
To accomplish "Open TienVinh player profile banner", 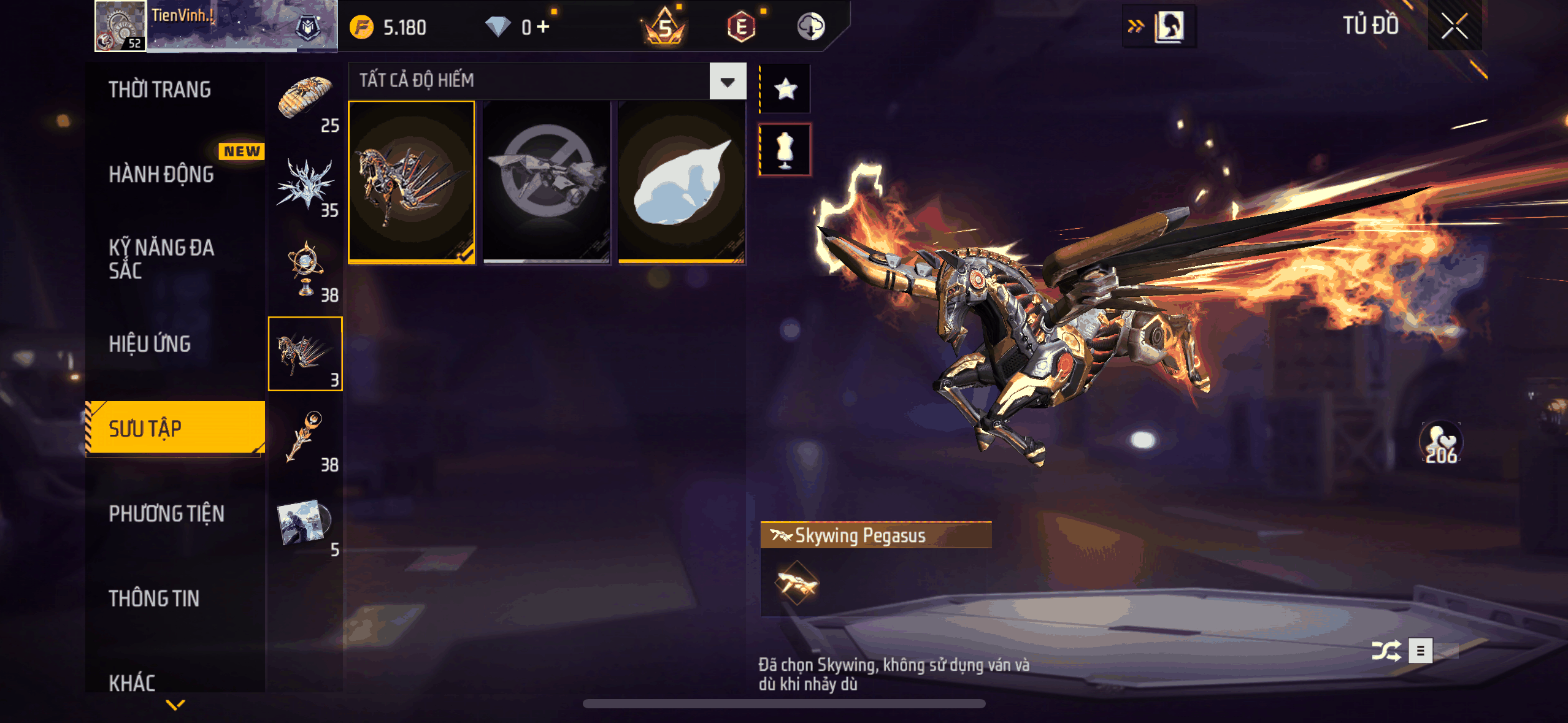I will (216, 26).
